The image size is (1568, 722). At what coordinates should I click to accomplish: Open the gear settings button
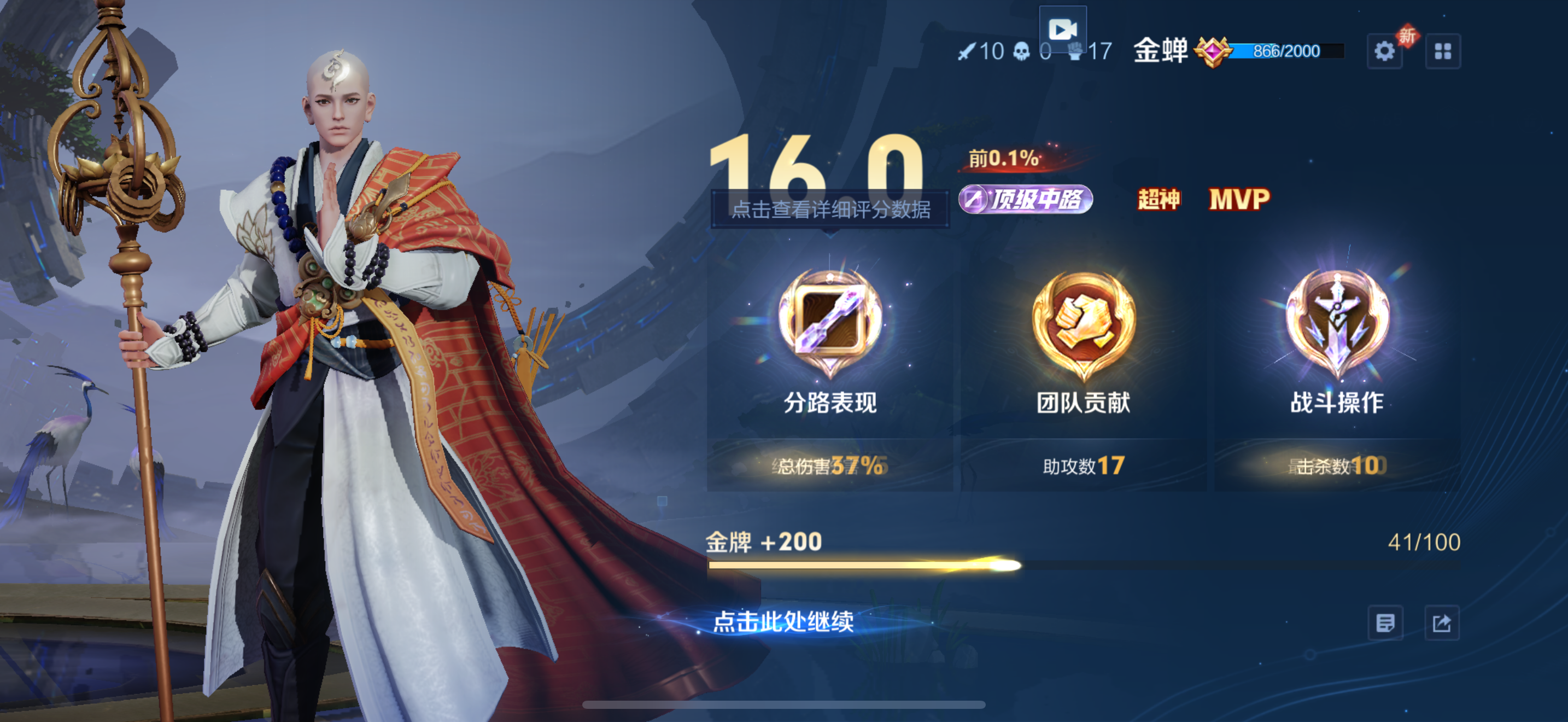tap(1384, 51)
